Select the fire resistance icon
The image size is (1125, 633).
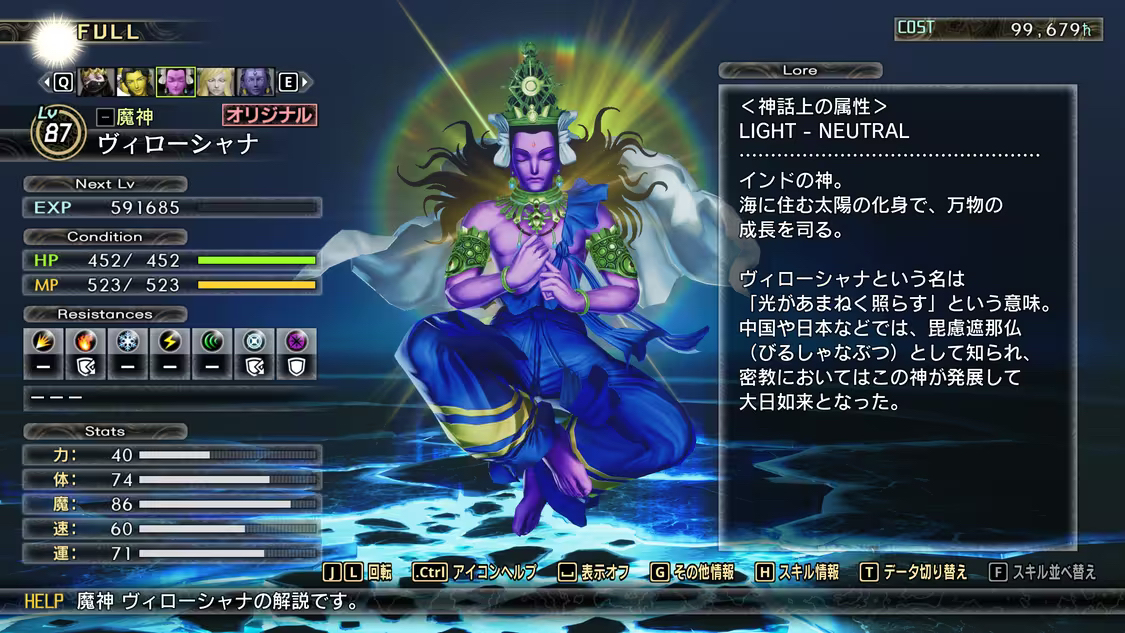click(85, 340)
